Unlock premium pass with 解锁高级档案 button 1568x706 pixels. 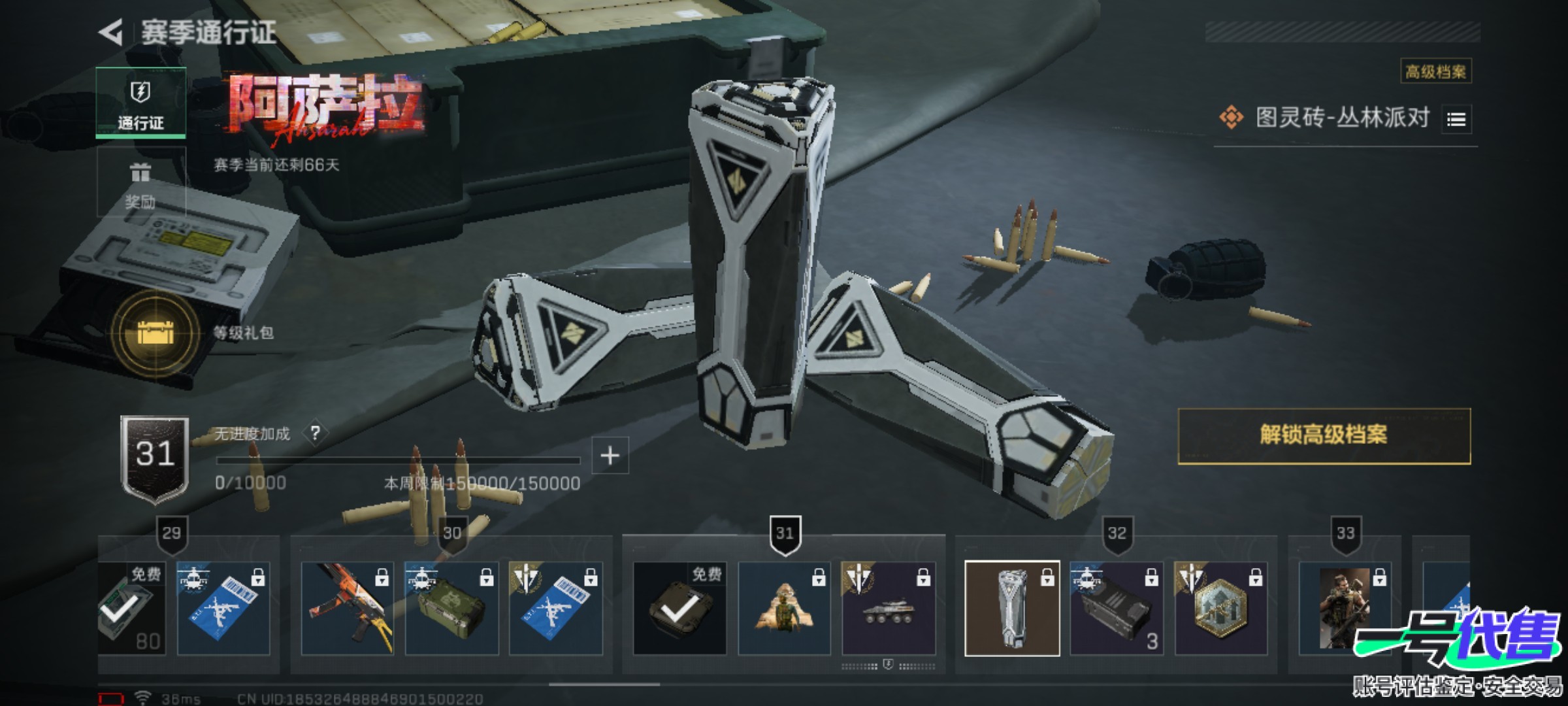pyautogui.click(x=1324, y=436)
